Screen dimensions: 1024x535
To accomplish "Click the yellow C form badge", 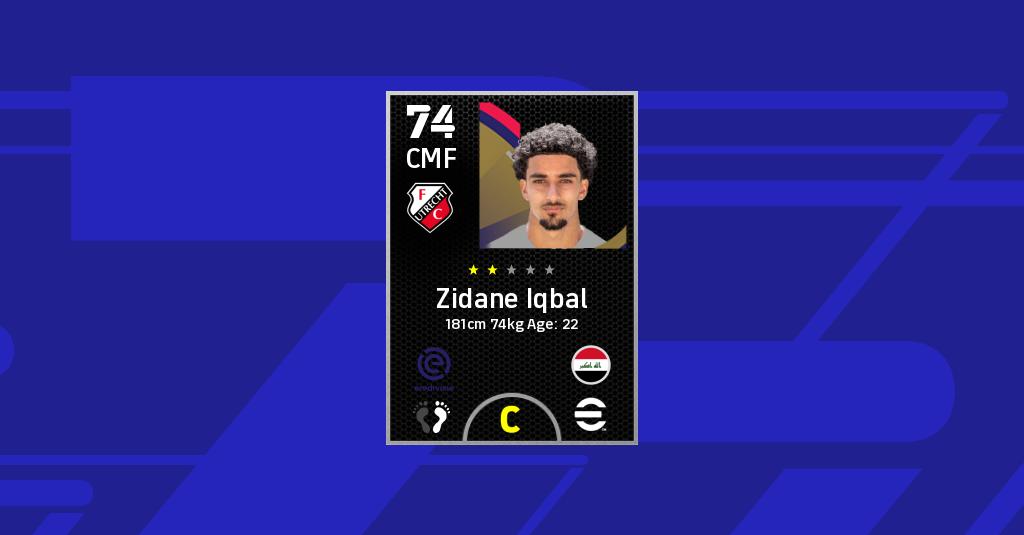I will (510, 420).
